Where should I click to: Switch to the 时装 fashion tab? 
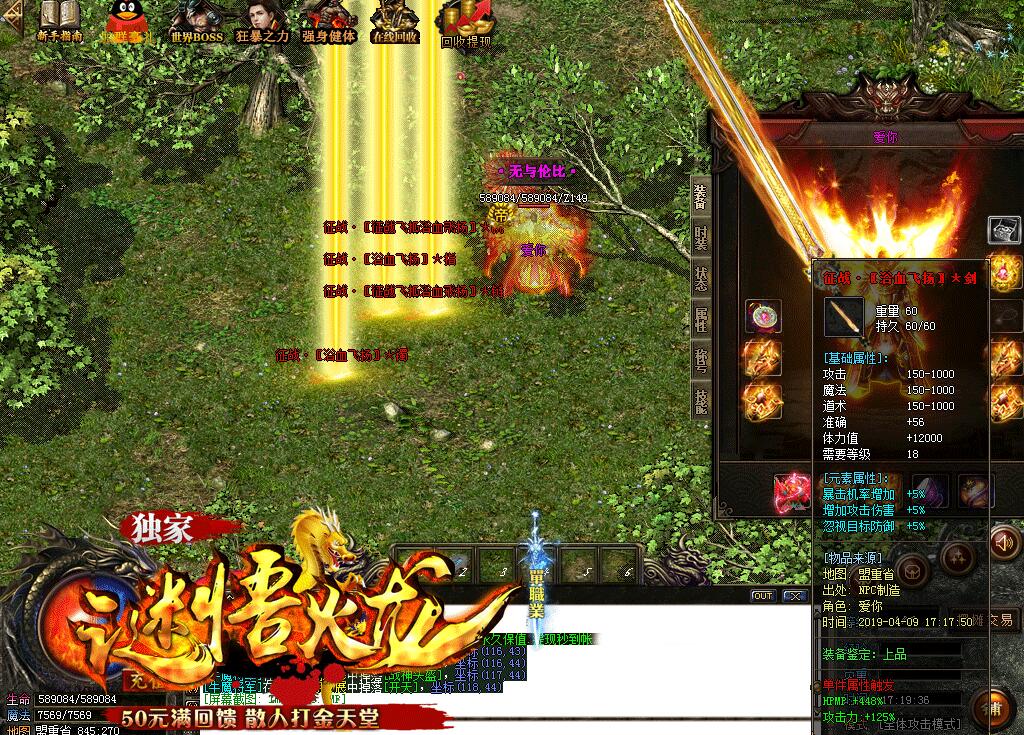701,237
